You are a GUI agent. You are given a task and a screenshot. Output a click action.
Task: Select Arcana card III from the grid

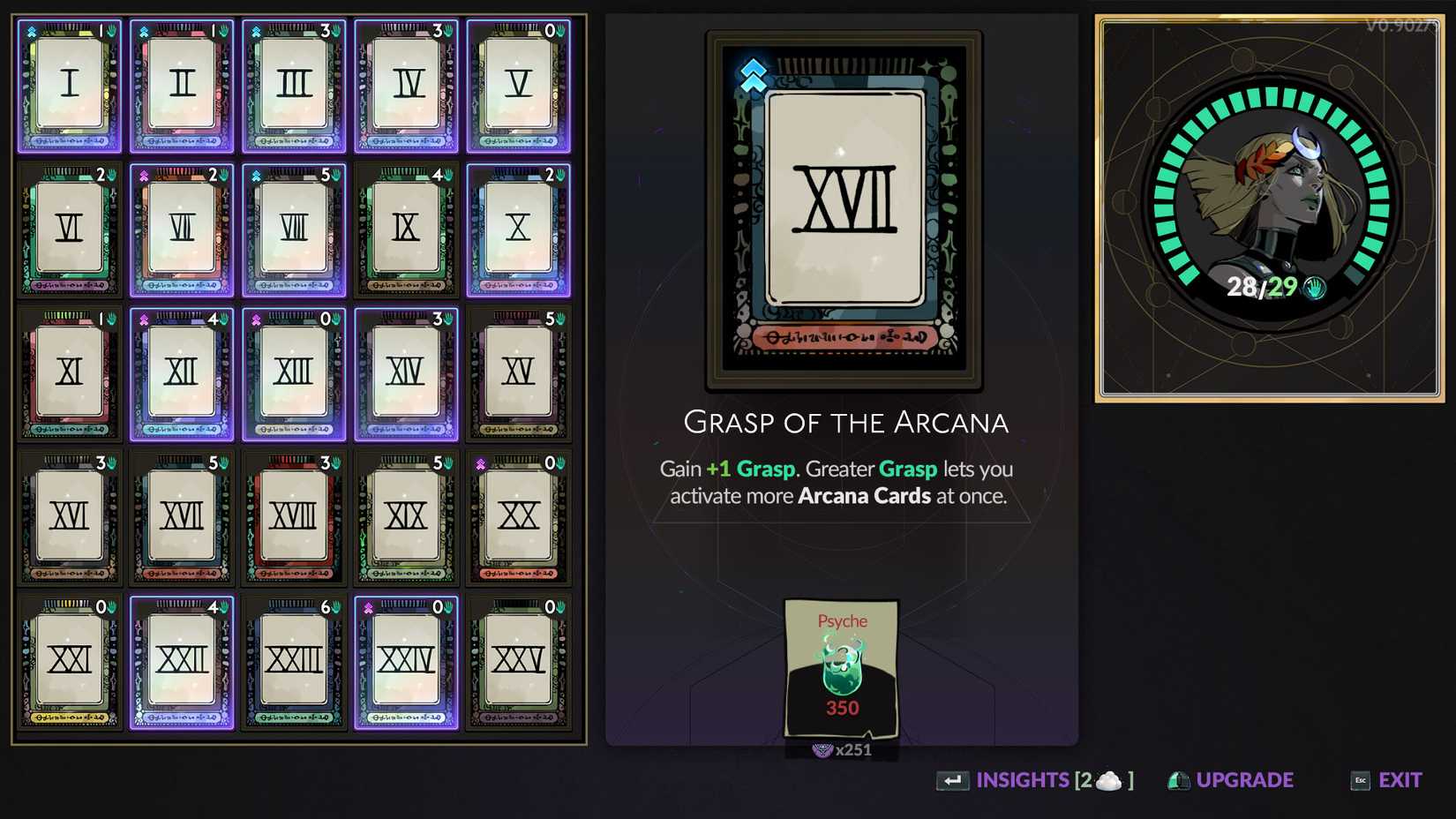click(294, 84)
